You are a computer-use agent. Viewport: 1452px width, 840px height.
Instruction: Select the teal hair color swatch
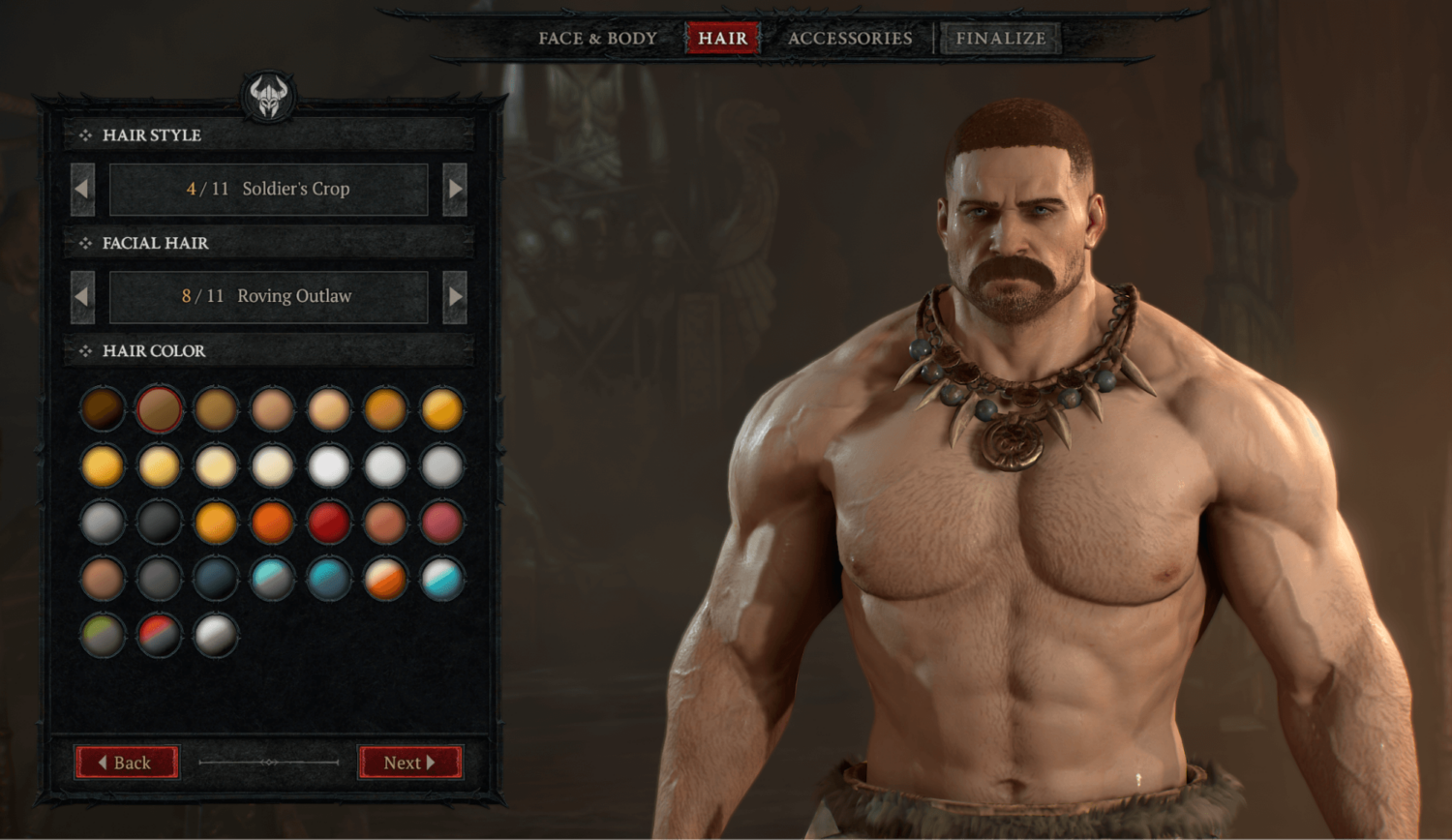329,579
